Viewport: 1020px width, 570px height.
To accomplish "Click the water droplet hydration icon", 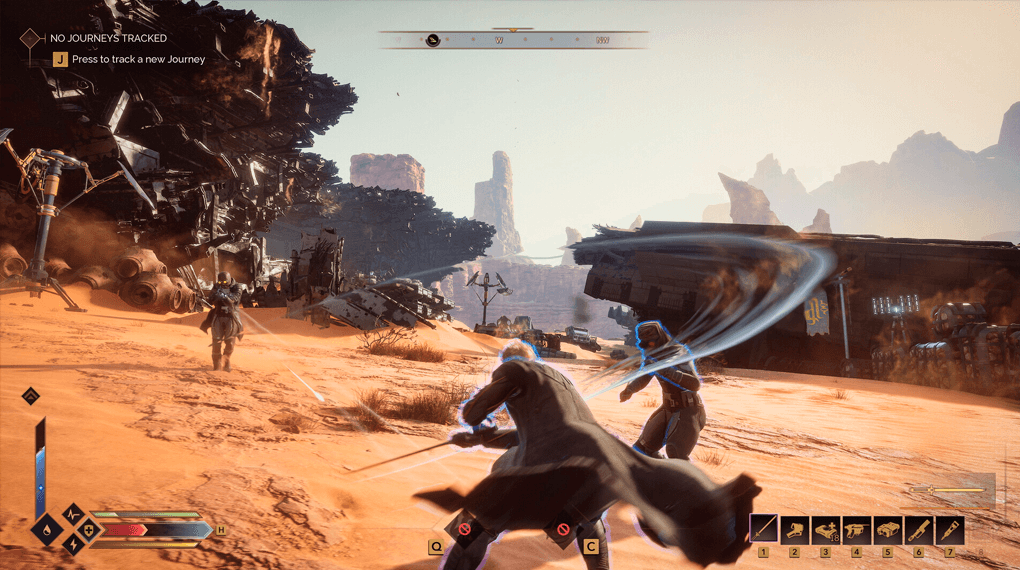I will [x=46, y=528].
